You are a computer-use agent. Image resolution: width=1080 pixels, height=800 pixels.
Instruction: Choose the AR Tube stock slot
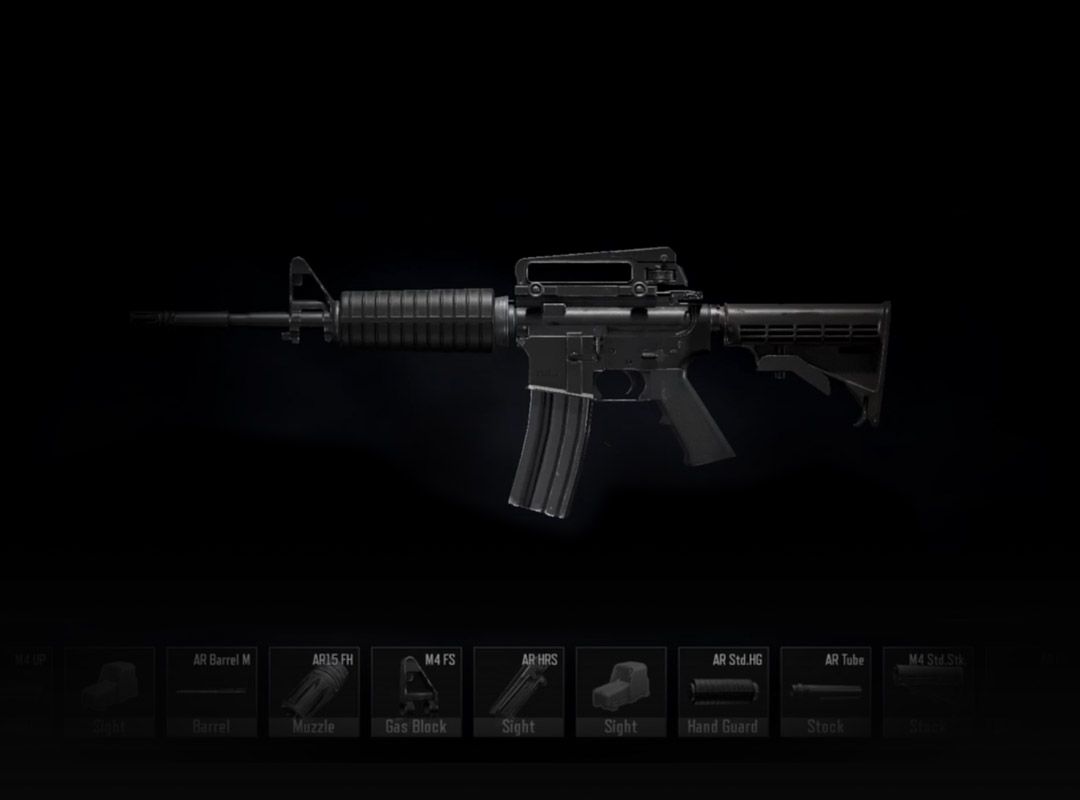(824, 692)
